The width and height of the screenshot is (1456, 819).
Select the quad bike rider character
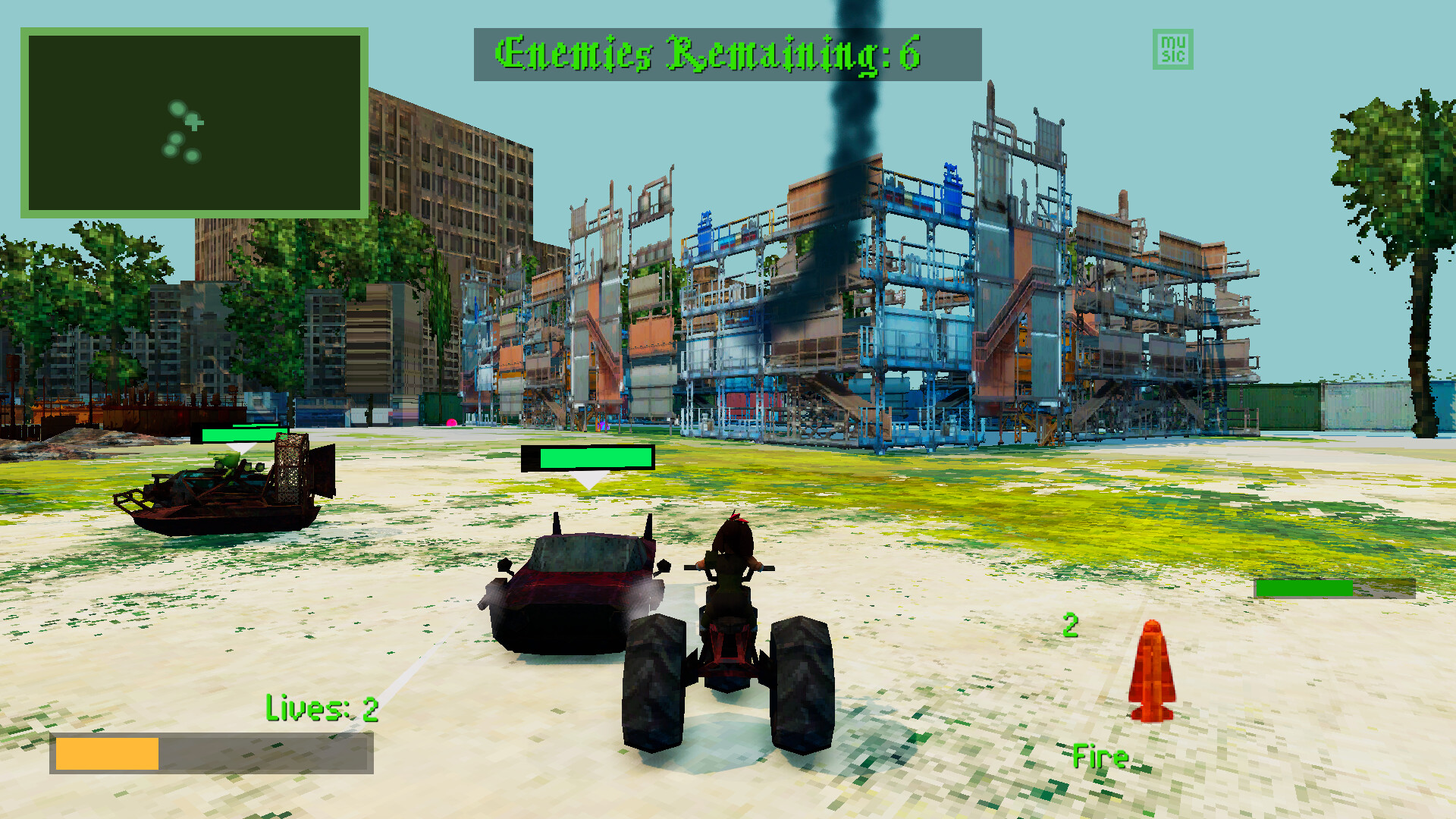click(732, 561)
